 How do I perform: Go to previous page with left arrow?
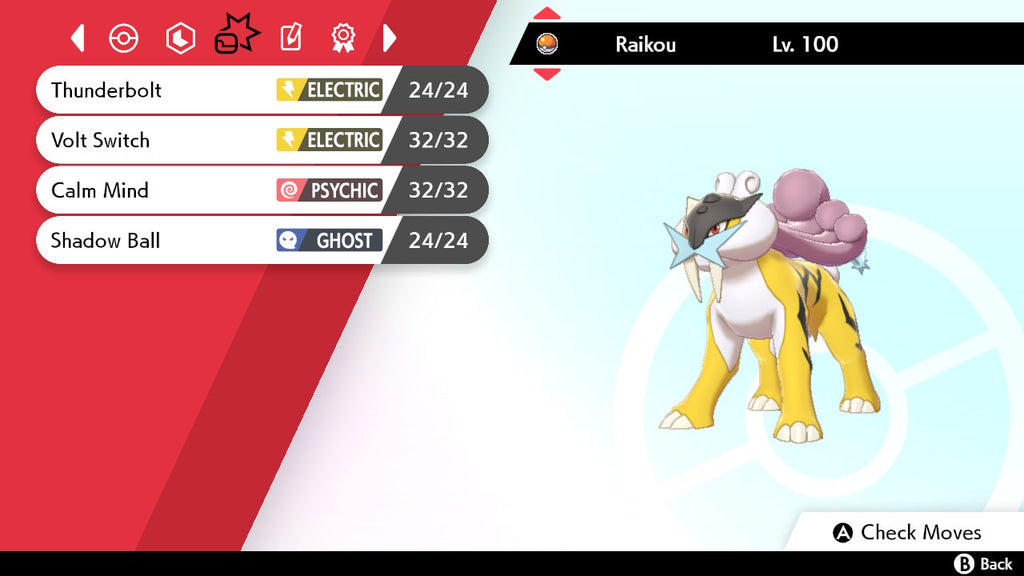[78, 38]
